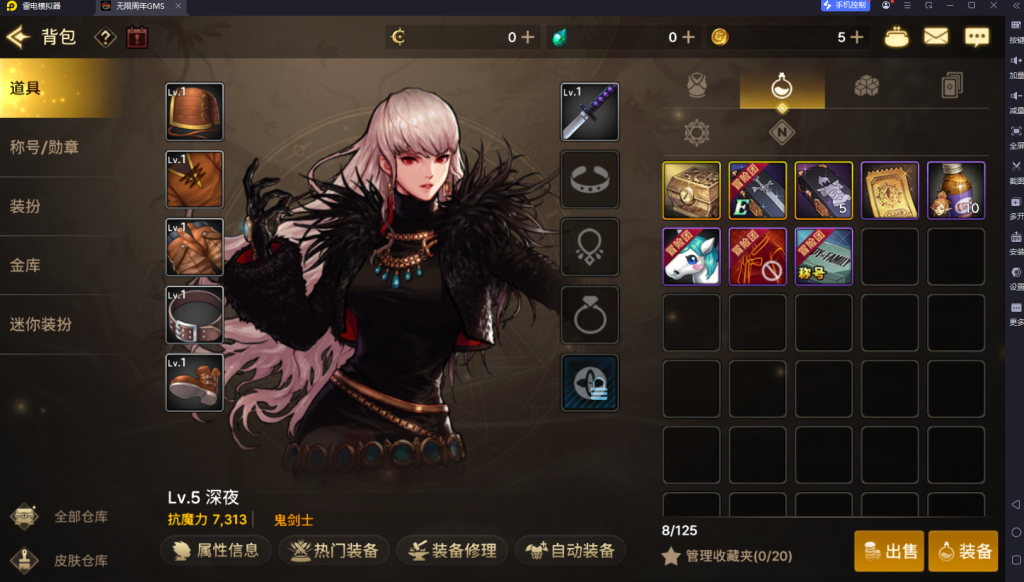
Task: Select the 装扮 side menu
Action: pos(26,206)
